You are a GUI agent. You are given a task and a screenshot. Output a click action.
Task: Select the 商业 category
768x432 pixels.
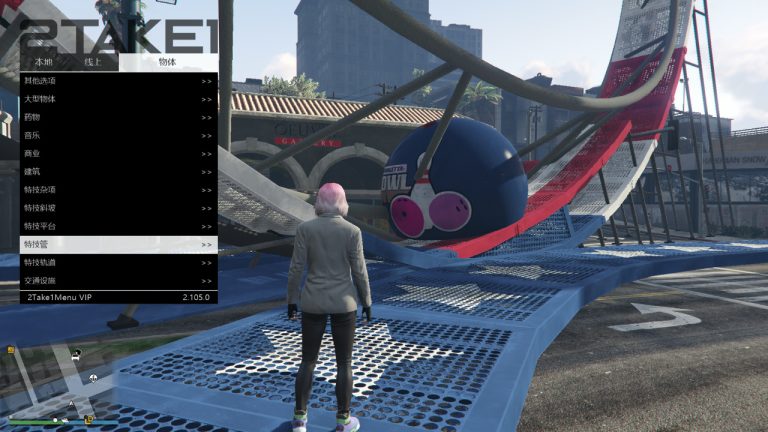118,153
